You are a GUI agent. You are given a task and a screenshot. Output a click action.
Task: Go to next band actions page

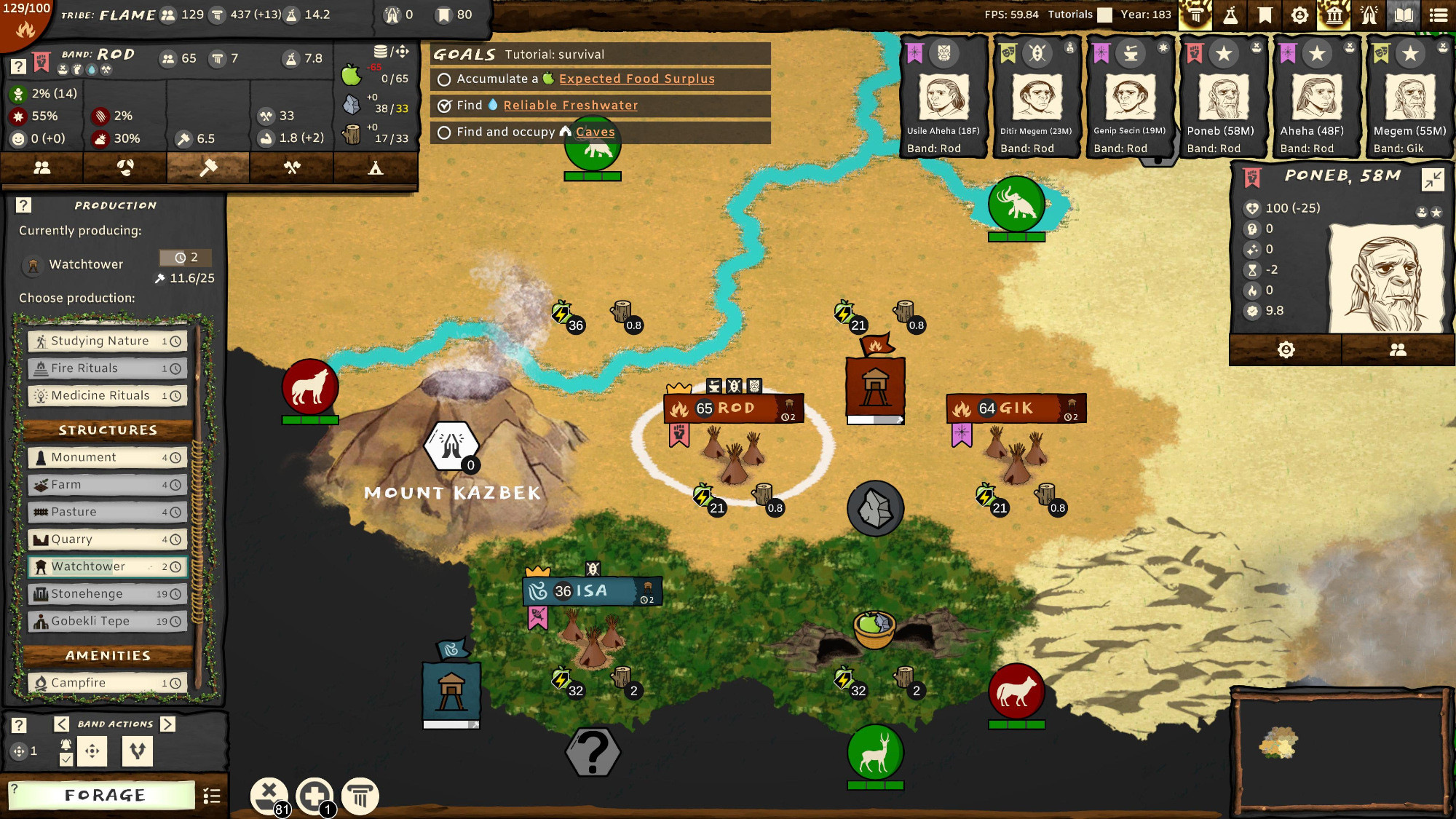coord(168,724)
